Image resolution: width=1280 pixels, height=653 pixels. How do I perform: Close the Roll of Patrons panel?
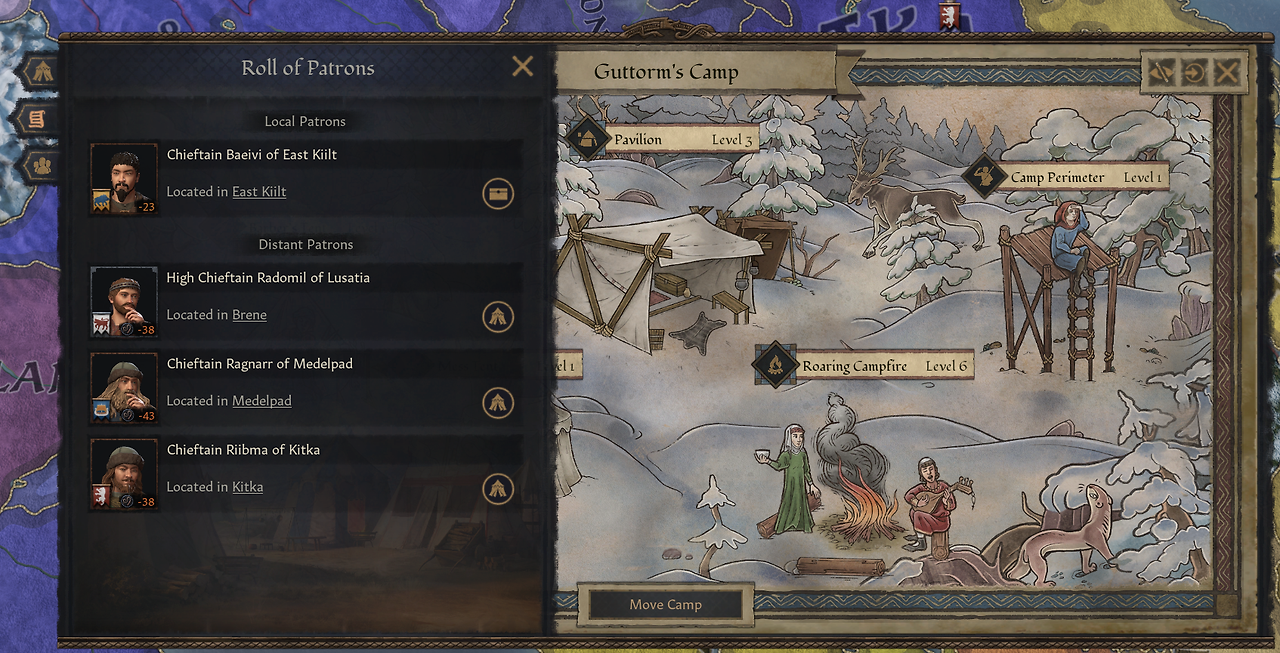click(522, 67)
